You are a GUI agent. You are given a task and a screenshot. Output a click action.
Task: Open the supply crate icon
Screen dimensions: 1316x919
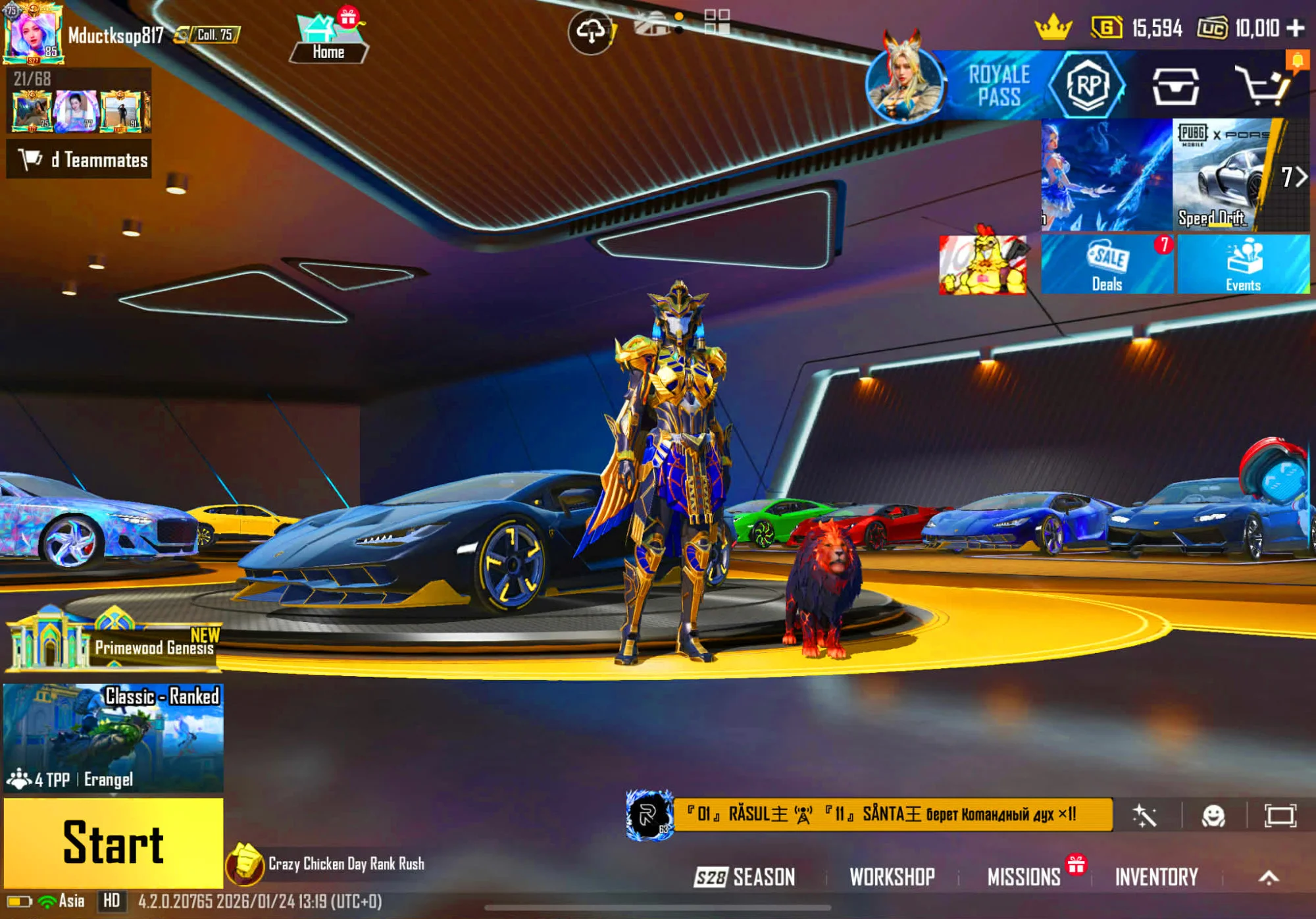[x=1175, y=86]
